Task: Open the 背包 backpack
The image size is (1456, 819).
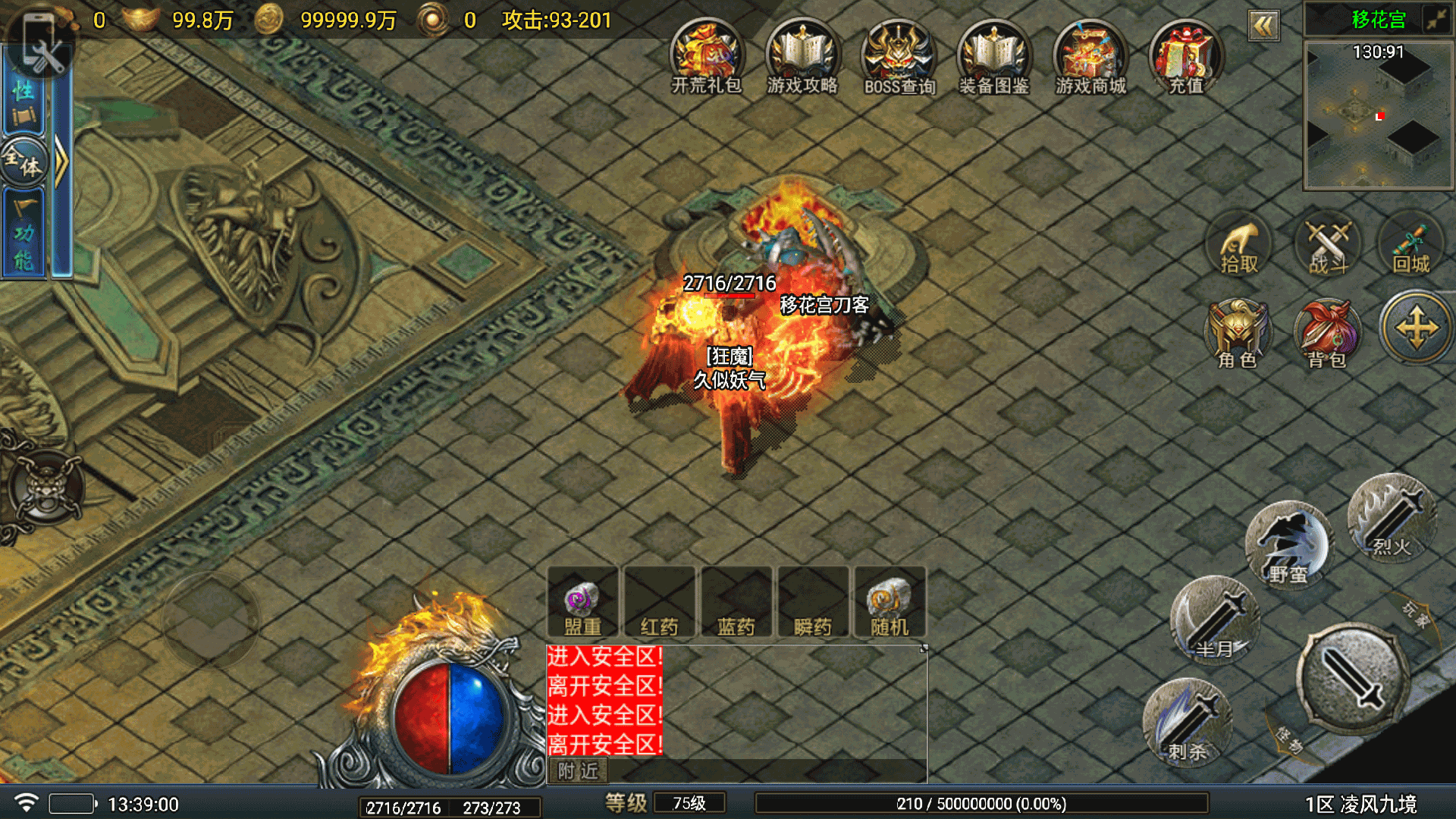Action: tap(1327, 334)
